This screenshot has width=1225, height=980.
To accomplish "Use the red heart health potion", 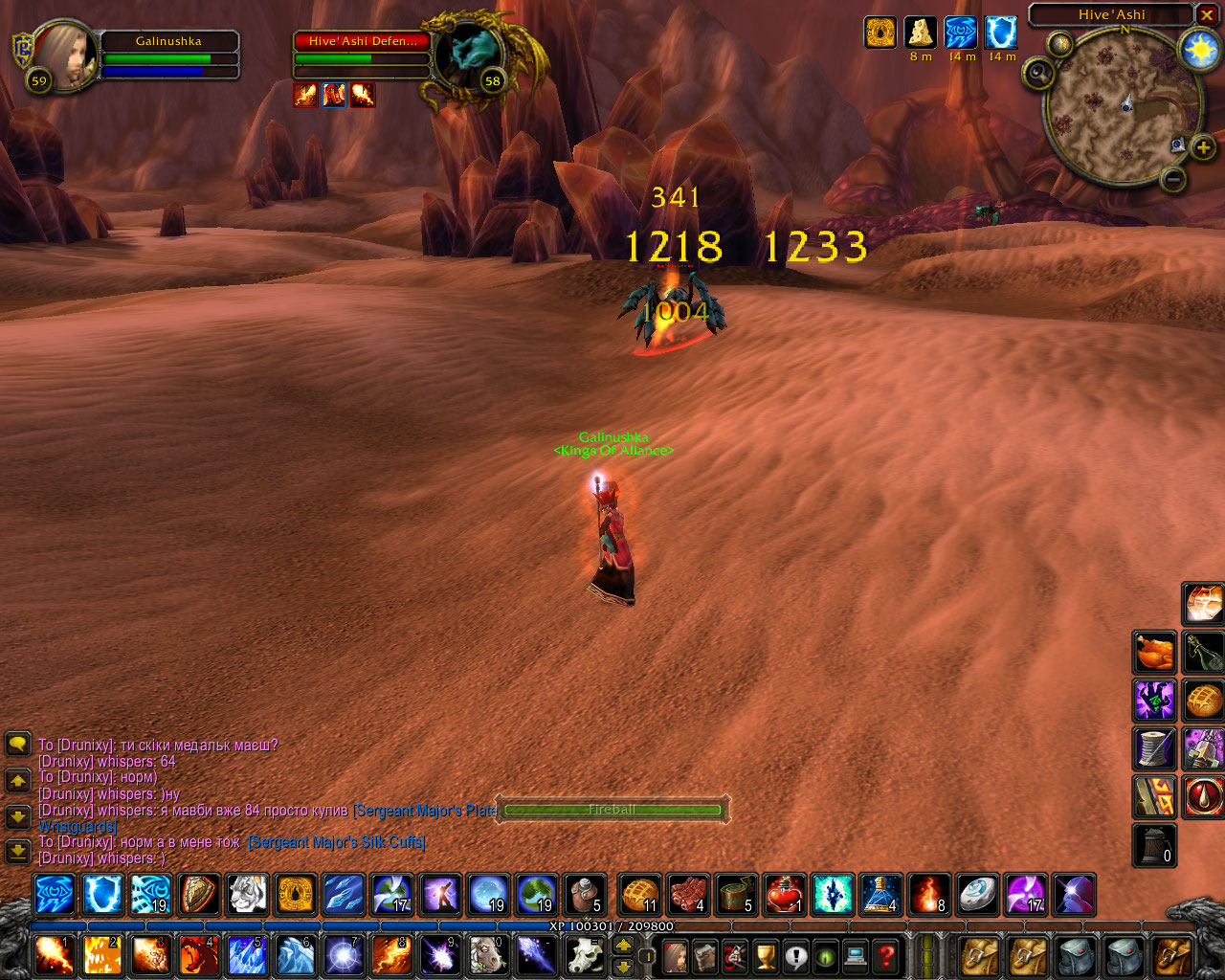I will pos(785,896).
